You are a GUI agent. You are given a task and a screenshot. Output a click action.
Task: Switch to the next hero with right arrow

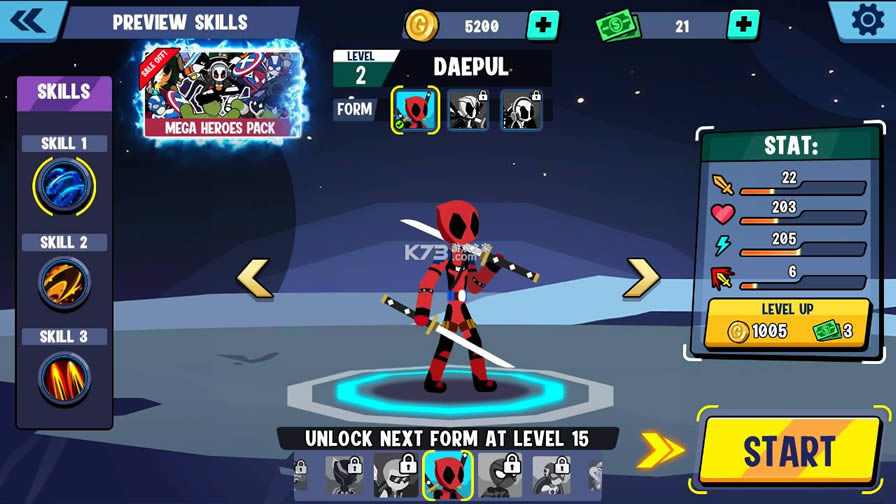point(641,279)
